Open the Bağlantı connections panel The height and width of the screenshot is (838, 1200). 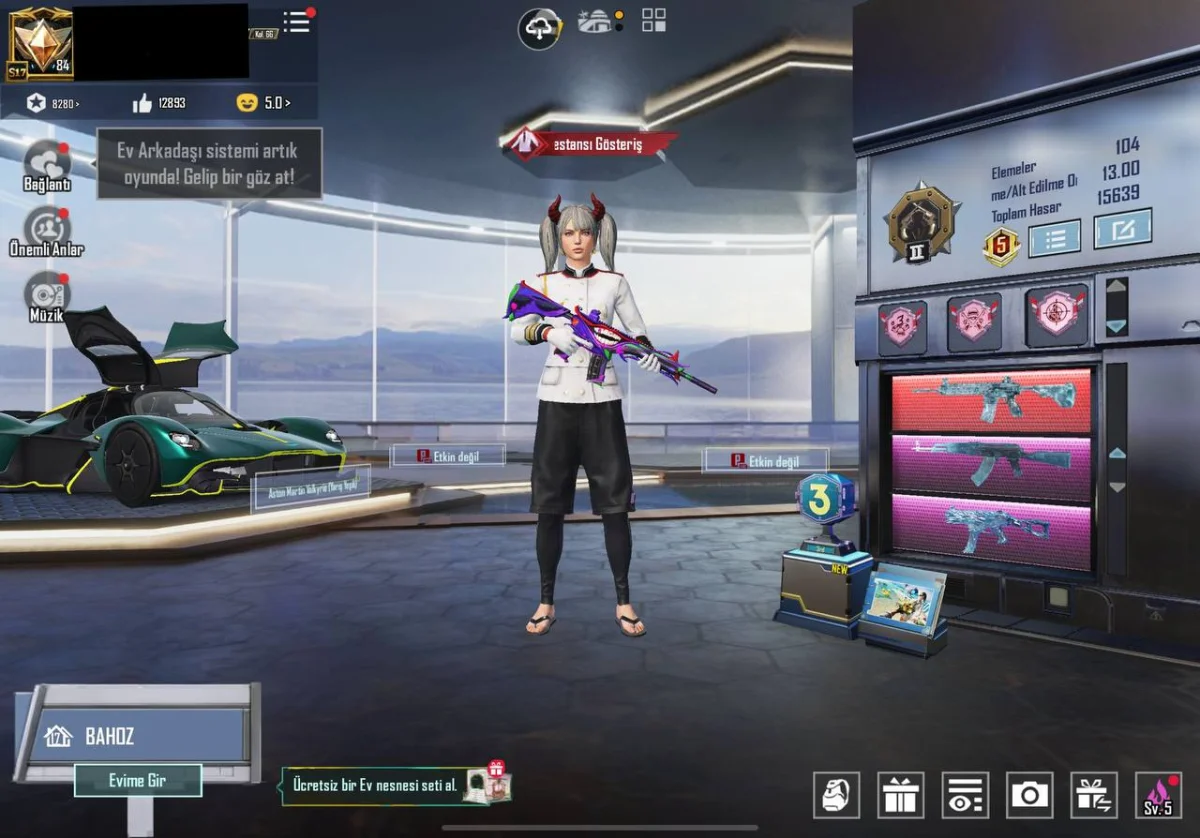pos(48,165)
